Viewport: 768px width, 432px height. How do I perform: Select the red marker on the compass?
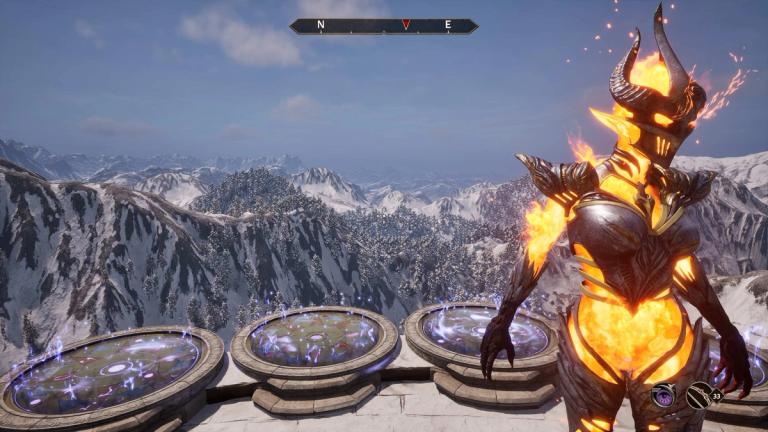pos(405,25)
